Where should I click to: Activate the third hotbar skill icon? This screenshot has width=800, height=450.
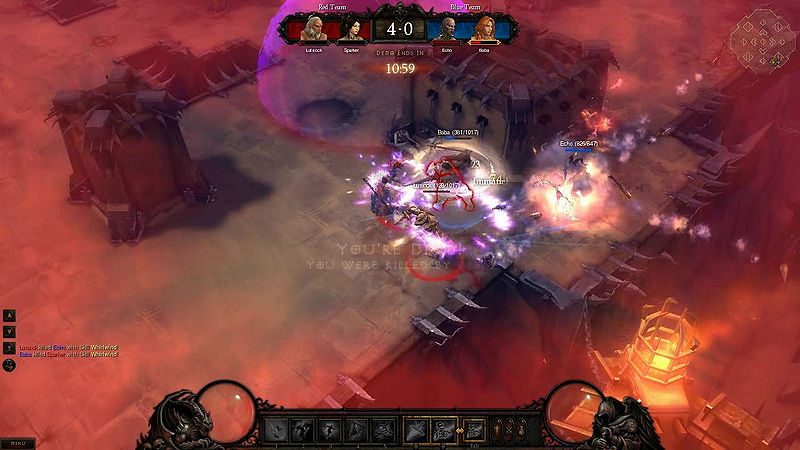[x=328, y=430]
